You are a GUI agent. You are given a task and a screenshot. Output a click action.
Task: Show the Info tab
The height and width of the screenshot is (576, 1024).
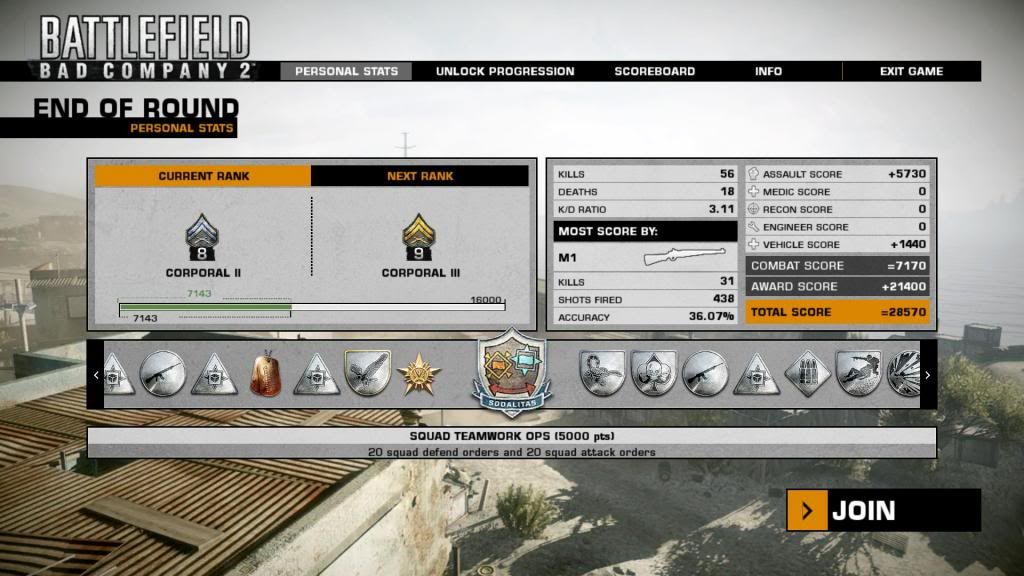tap(768, 71)
